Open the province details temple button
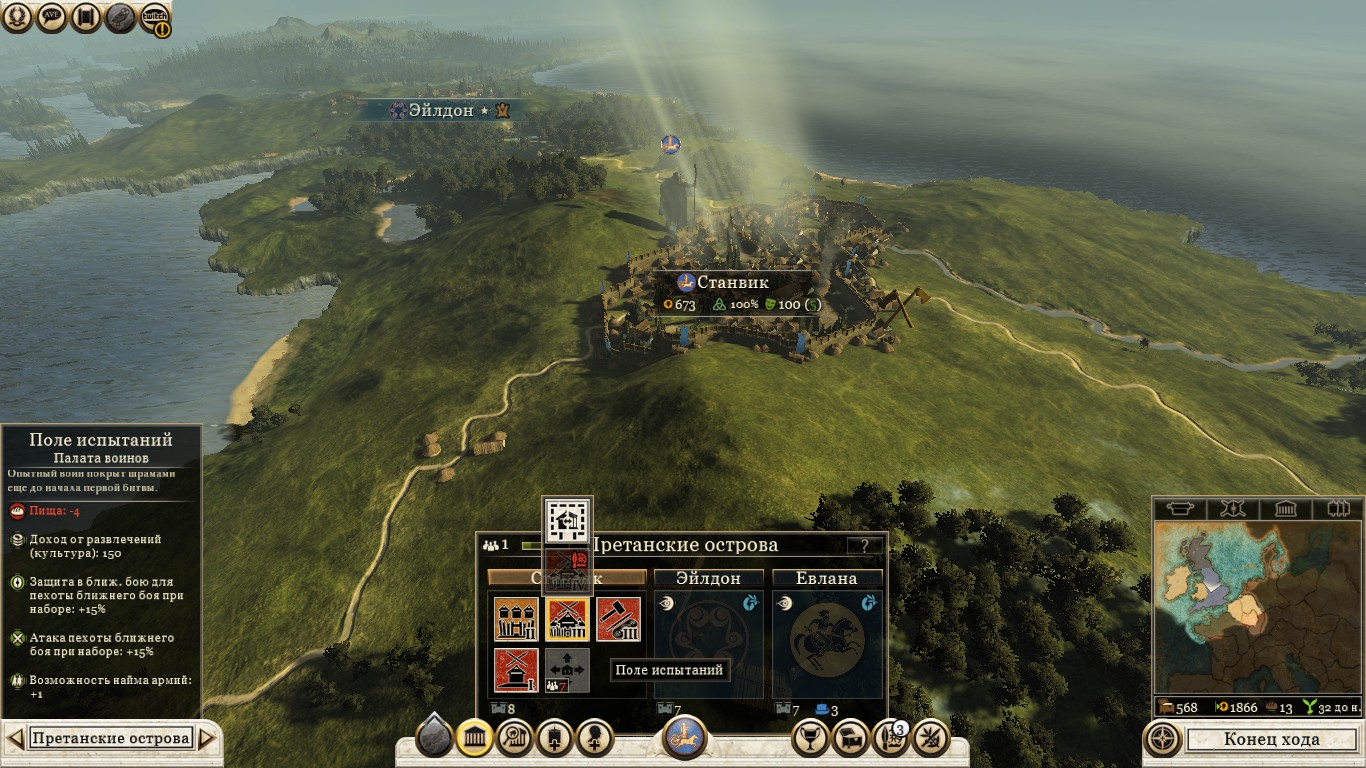The image size is (1366, 768). click(474, 739)
